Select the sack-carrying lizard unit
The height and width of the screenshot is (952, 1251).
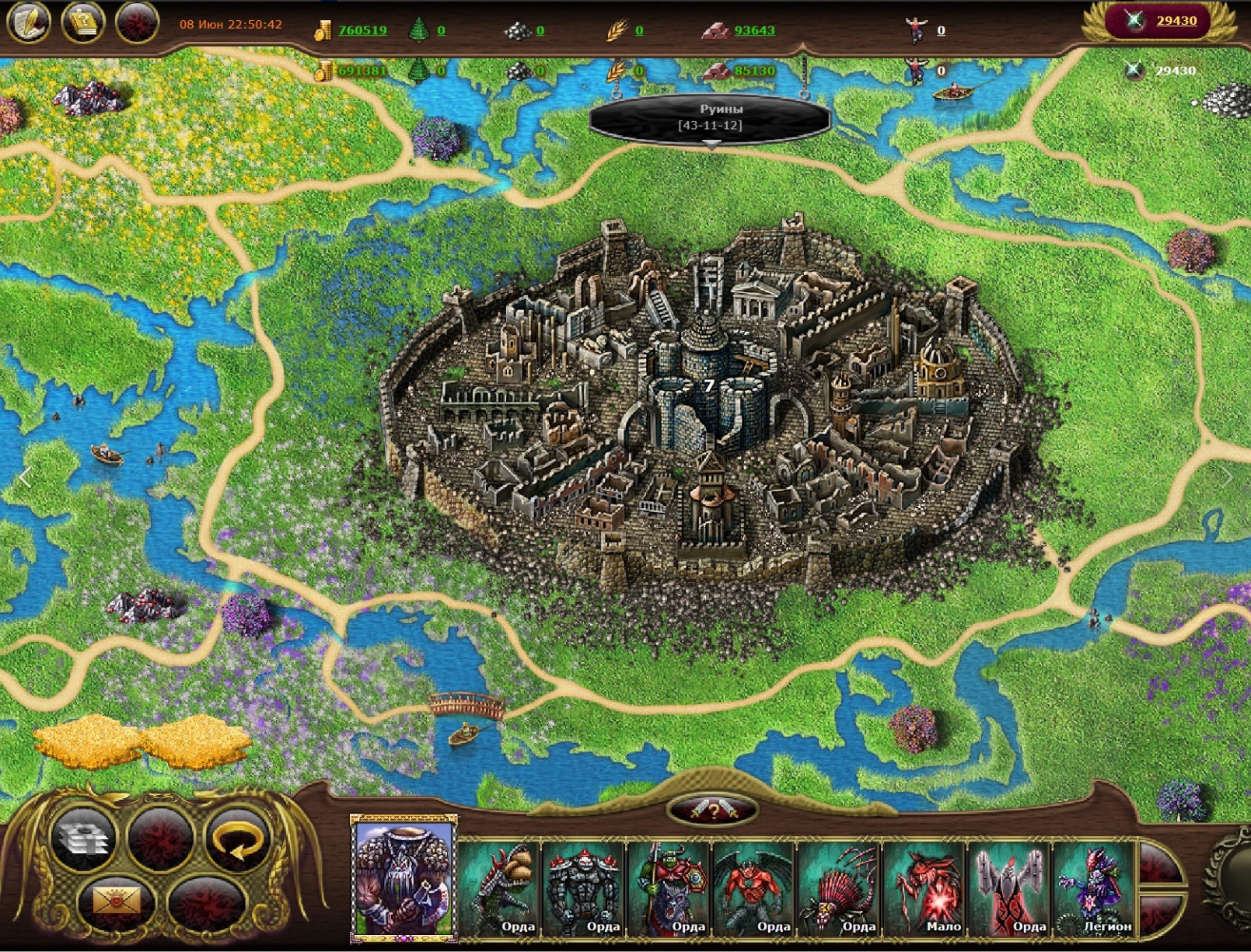(x=500, y=888)
